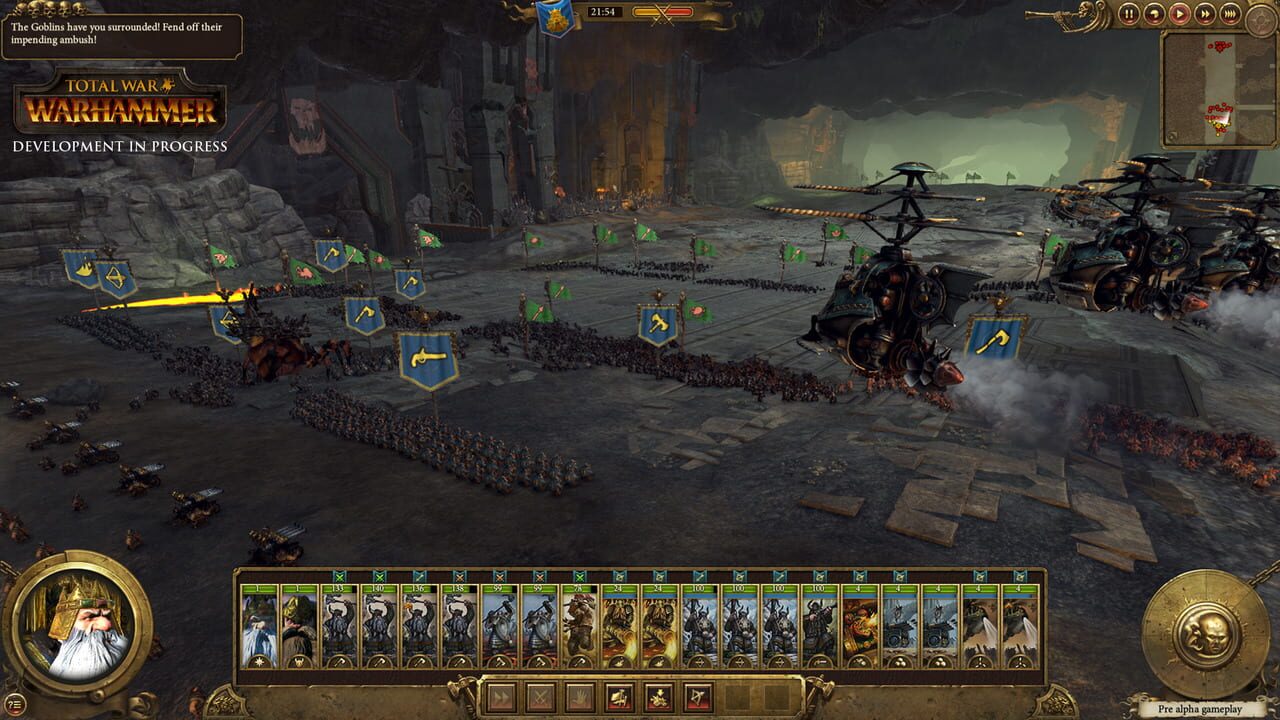Open the faction shield icon near the timer
The image size is (1280, 720).
tap(556, 17)
